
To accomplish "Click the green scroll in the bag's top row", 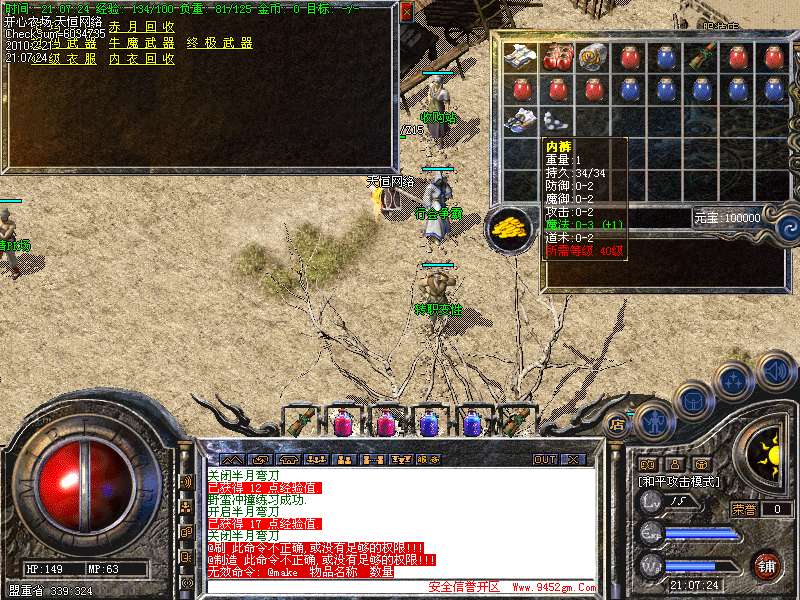I will (x=701, y=56).
